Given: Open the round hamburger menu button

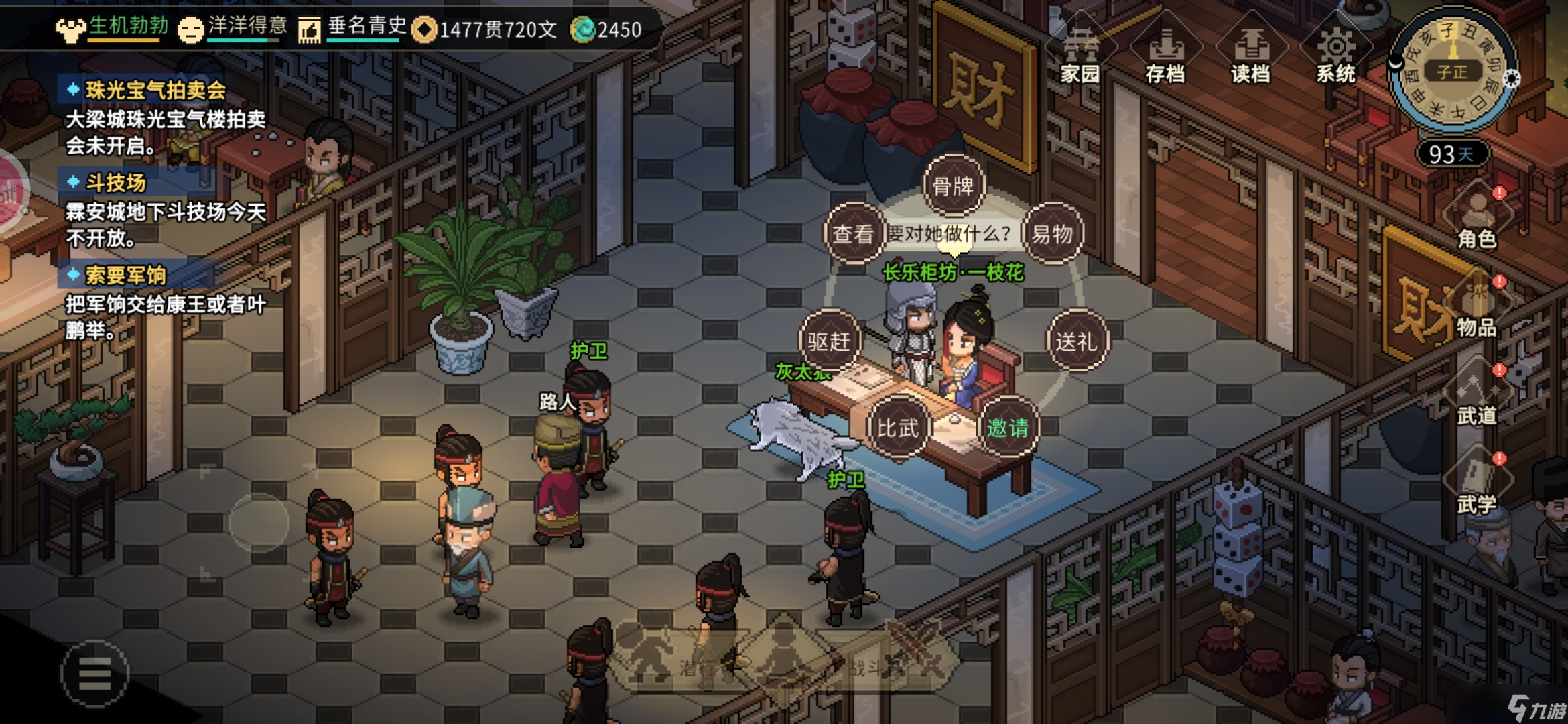Looking at the screenshot, I should click(x=94, y=673).
